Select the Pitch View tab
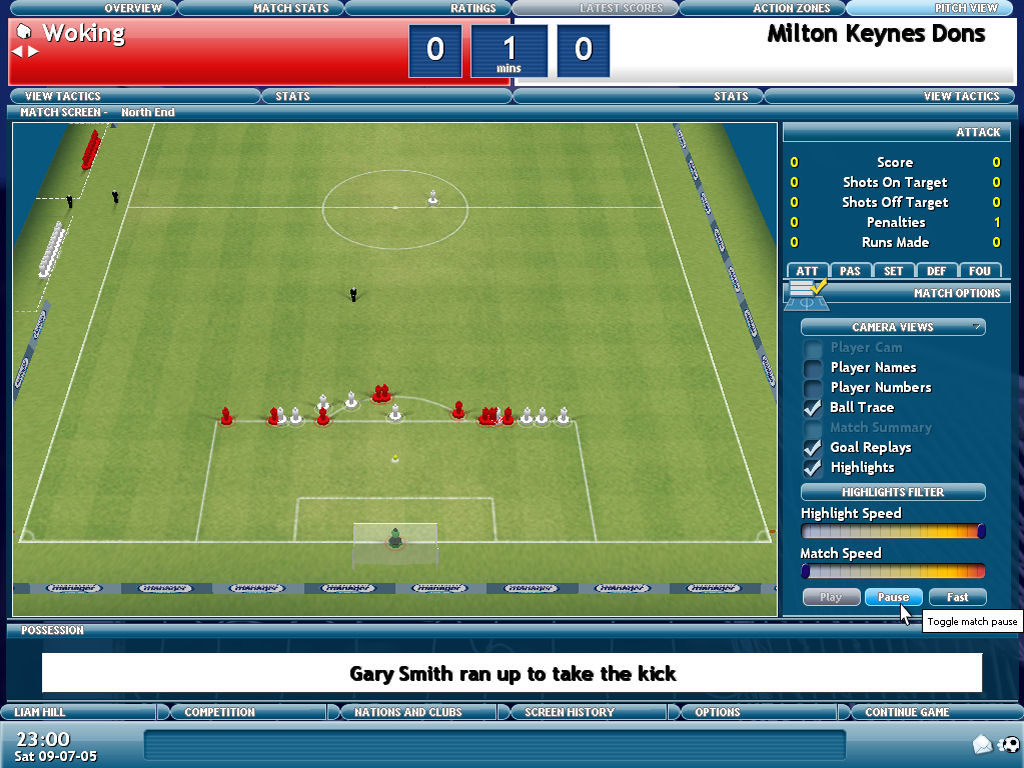 click(966, 8)
